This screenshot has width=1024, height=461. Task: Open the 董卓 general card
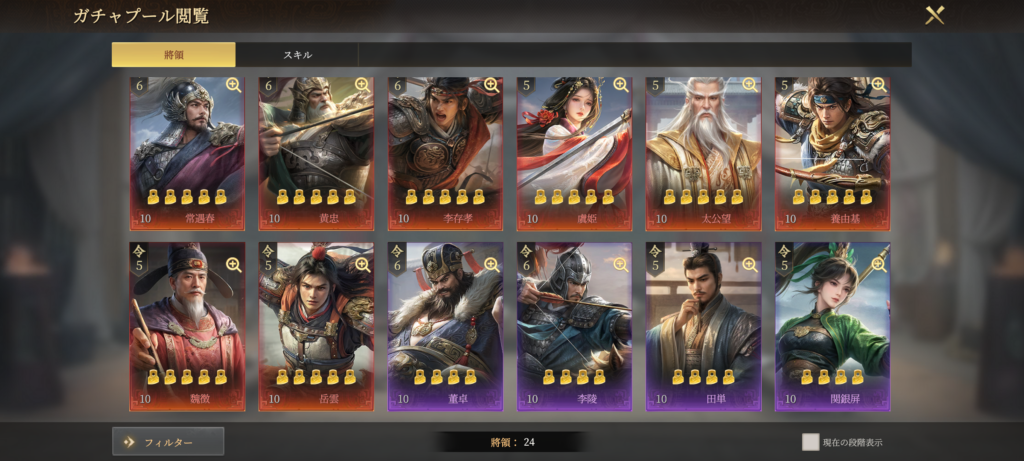click(445, 327)
